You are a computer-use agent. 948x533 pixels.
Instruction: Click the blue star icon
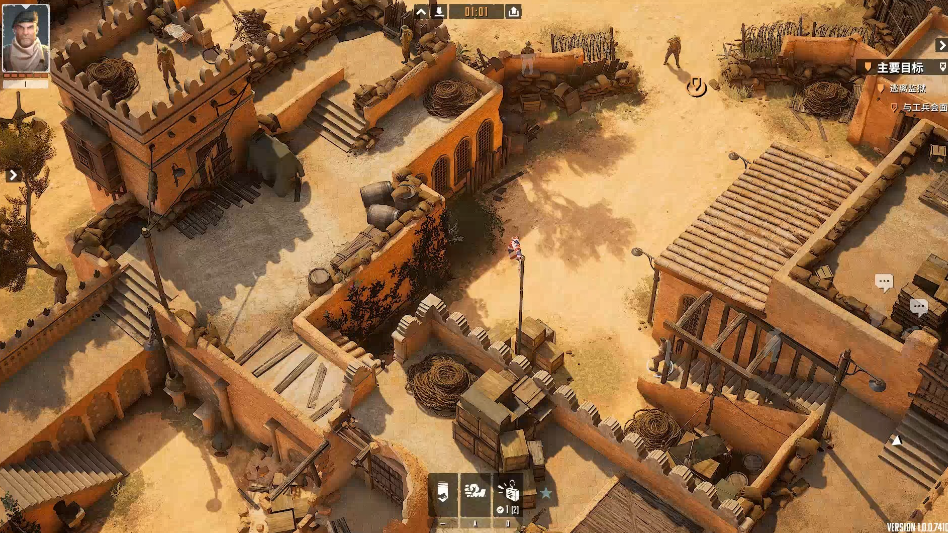coord(546,493)
